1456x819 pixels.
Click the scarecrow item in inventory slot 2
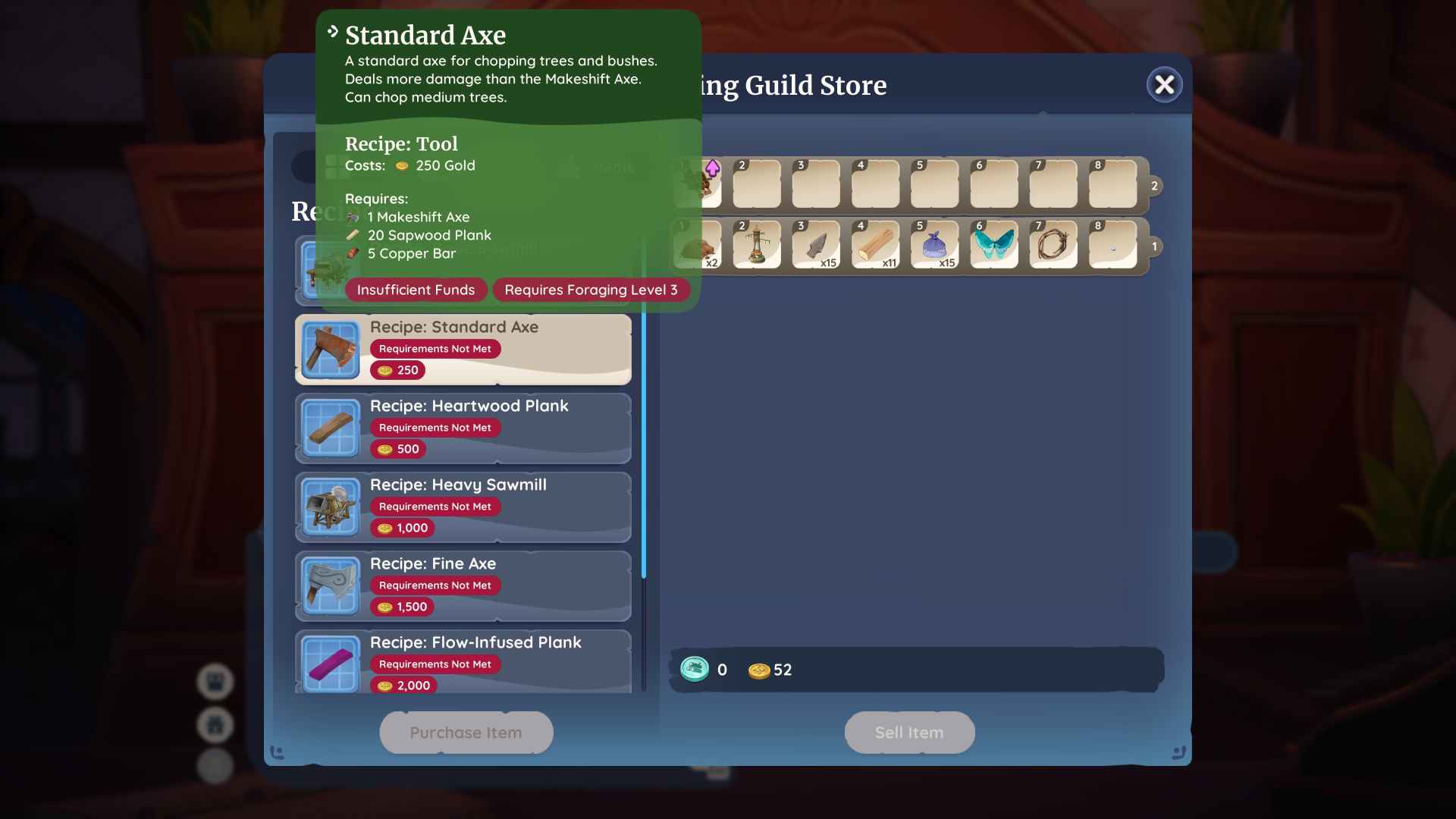[x=756, y=244]
